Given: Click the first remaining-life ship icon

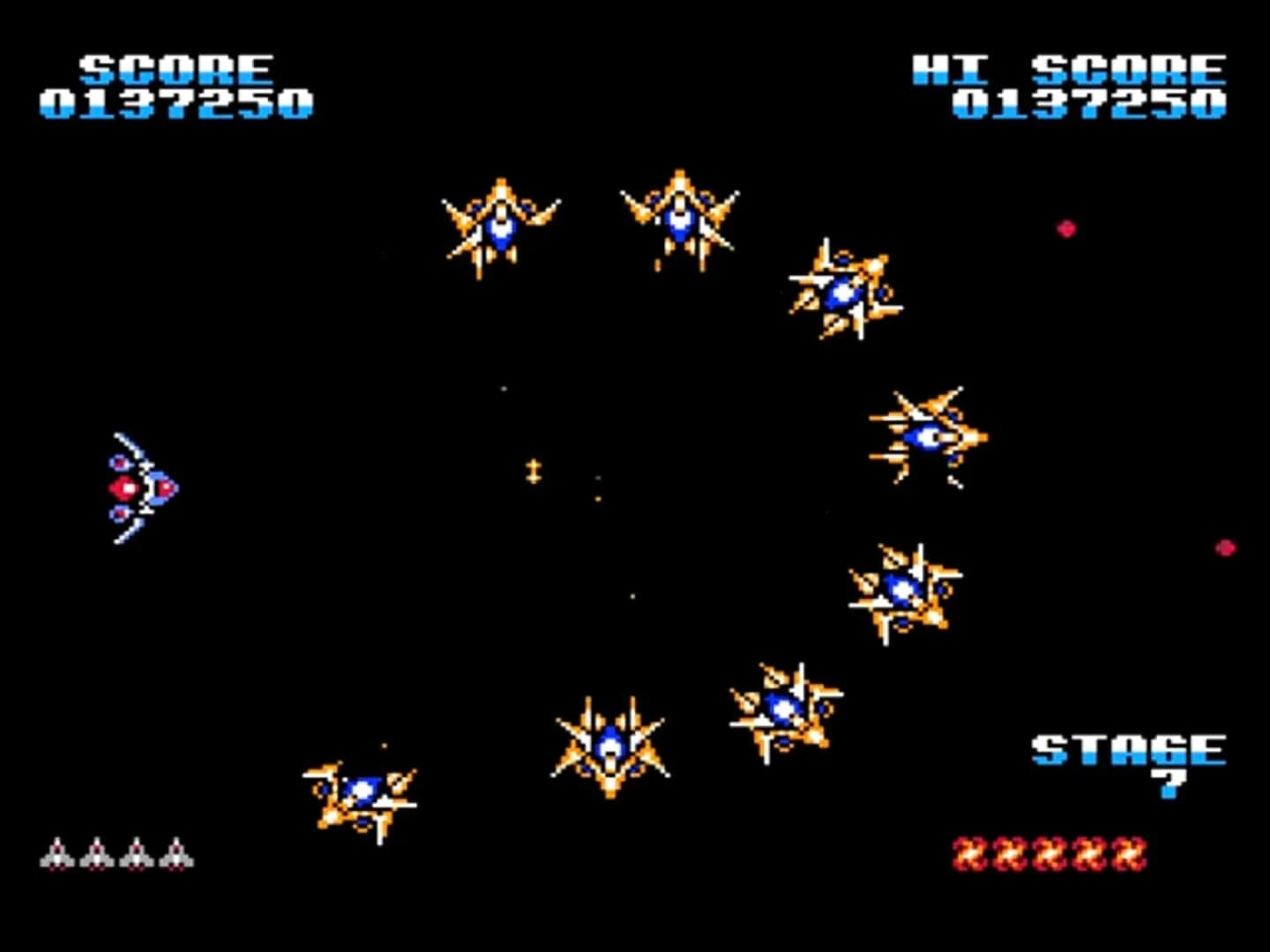Looking at the screenshot, I should point(57,852).
